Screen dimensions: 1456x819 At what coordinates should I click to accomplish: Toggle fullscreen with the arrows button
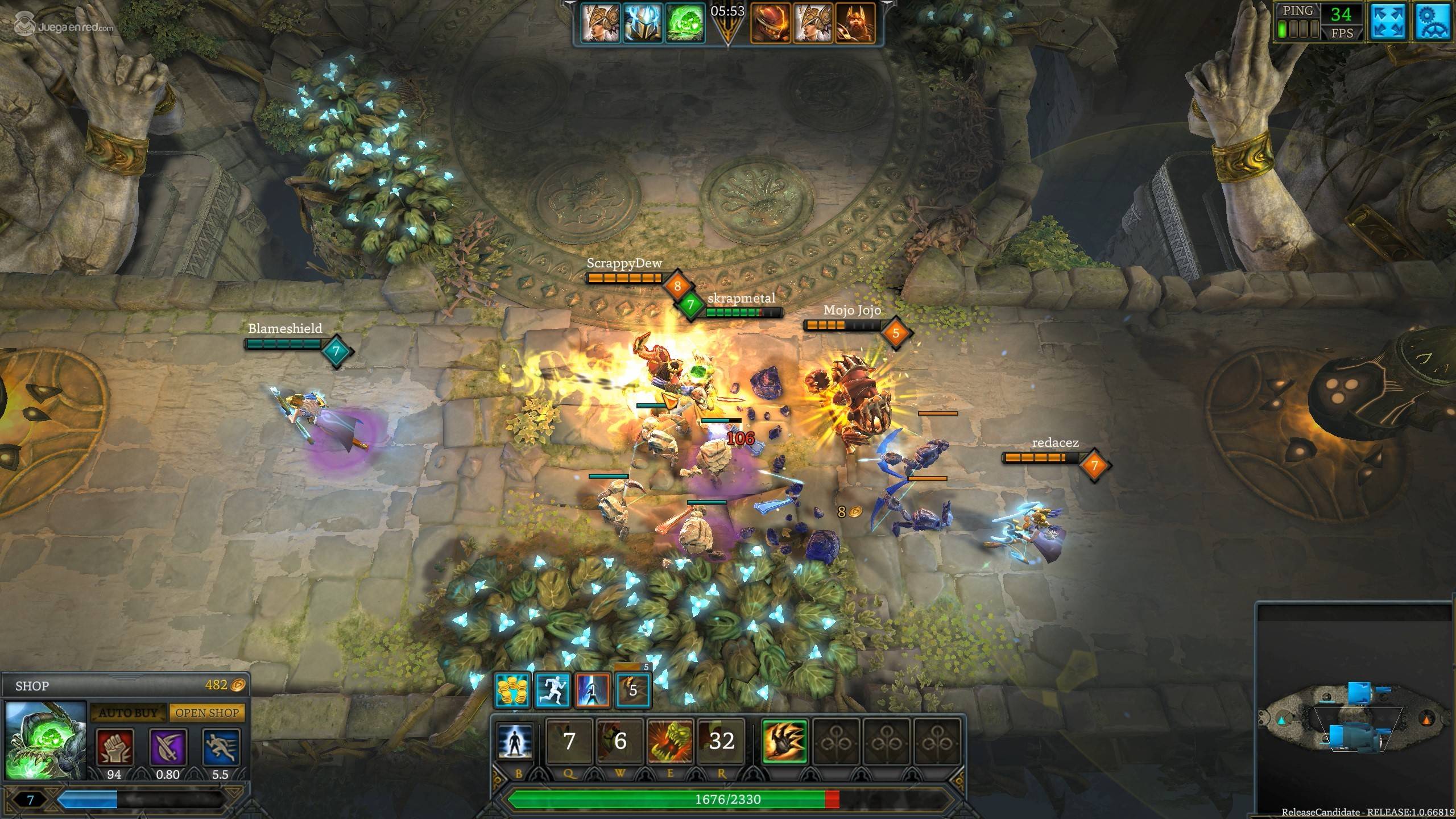1388,23
